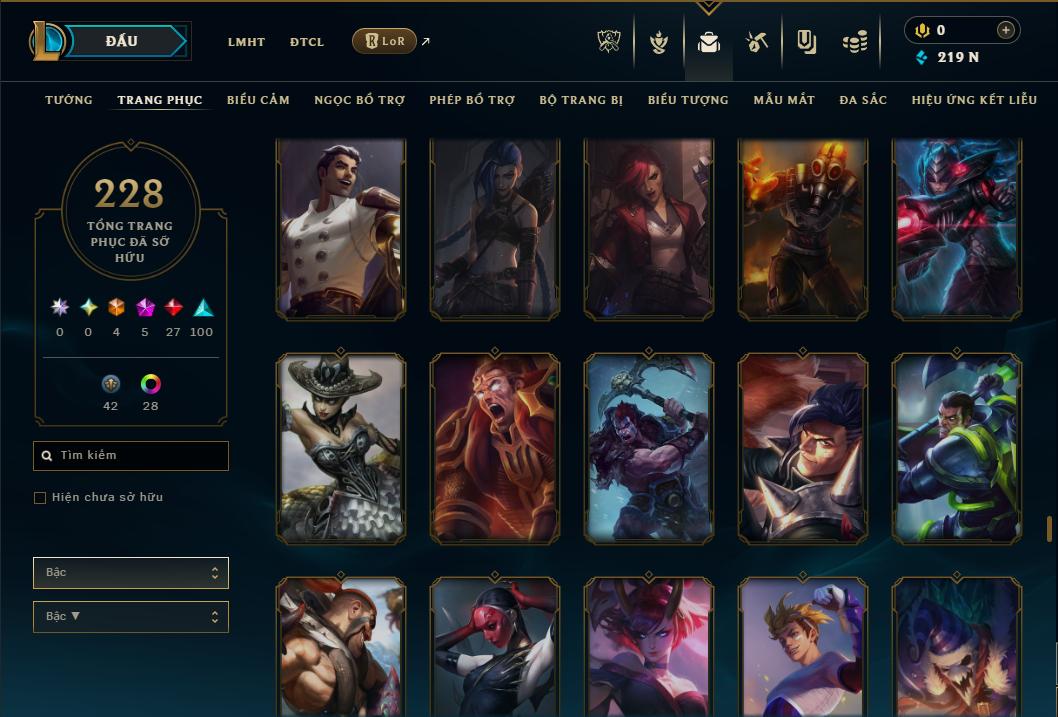The image size is (1058, 717).
Task: Switch to the ĐTCL section
Action: click(x=307, y=42)
